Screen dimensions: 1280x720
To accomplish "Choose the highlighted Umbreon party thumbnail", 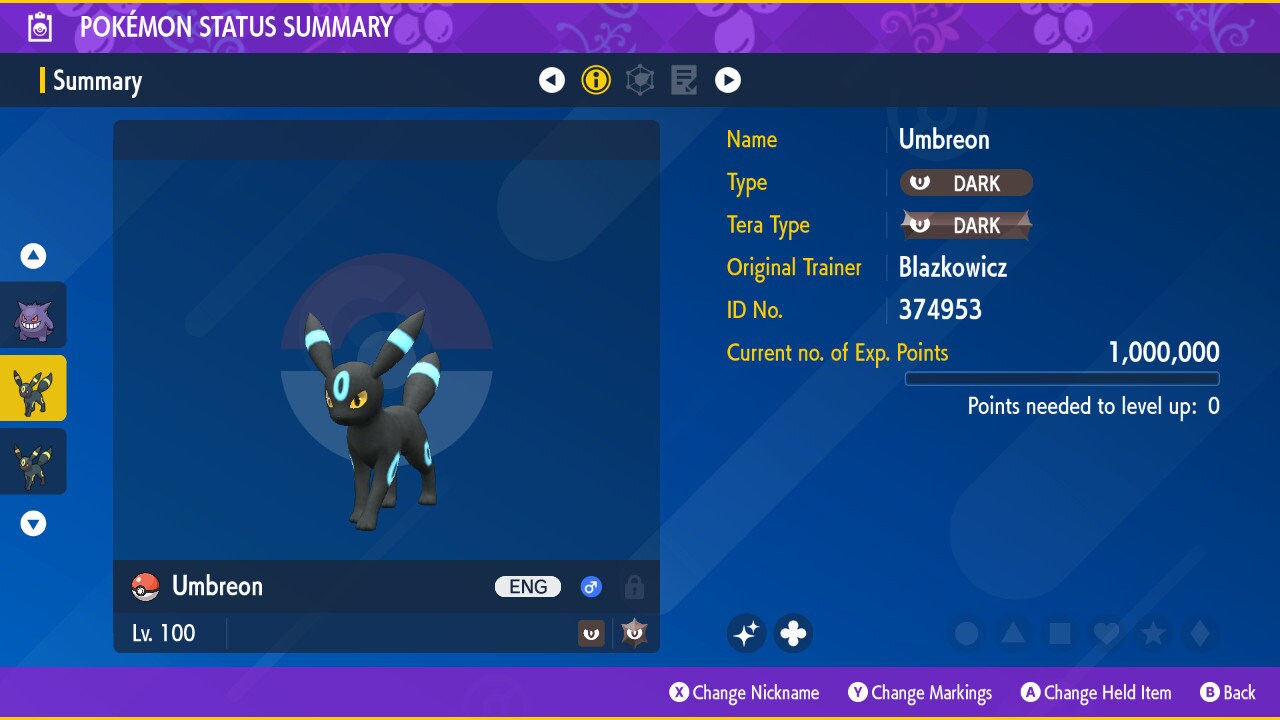I will [x=33, y=388].
